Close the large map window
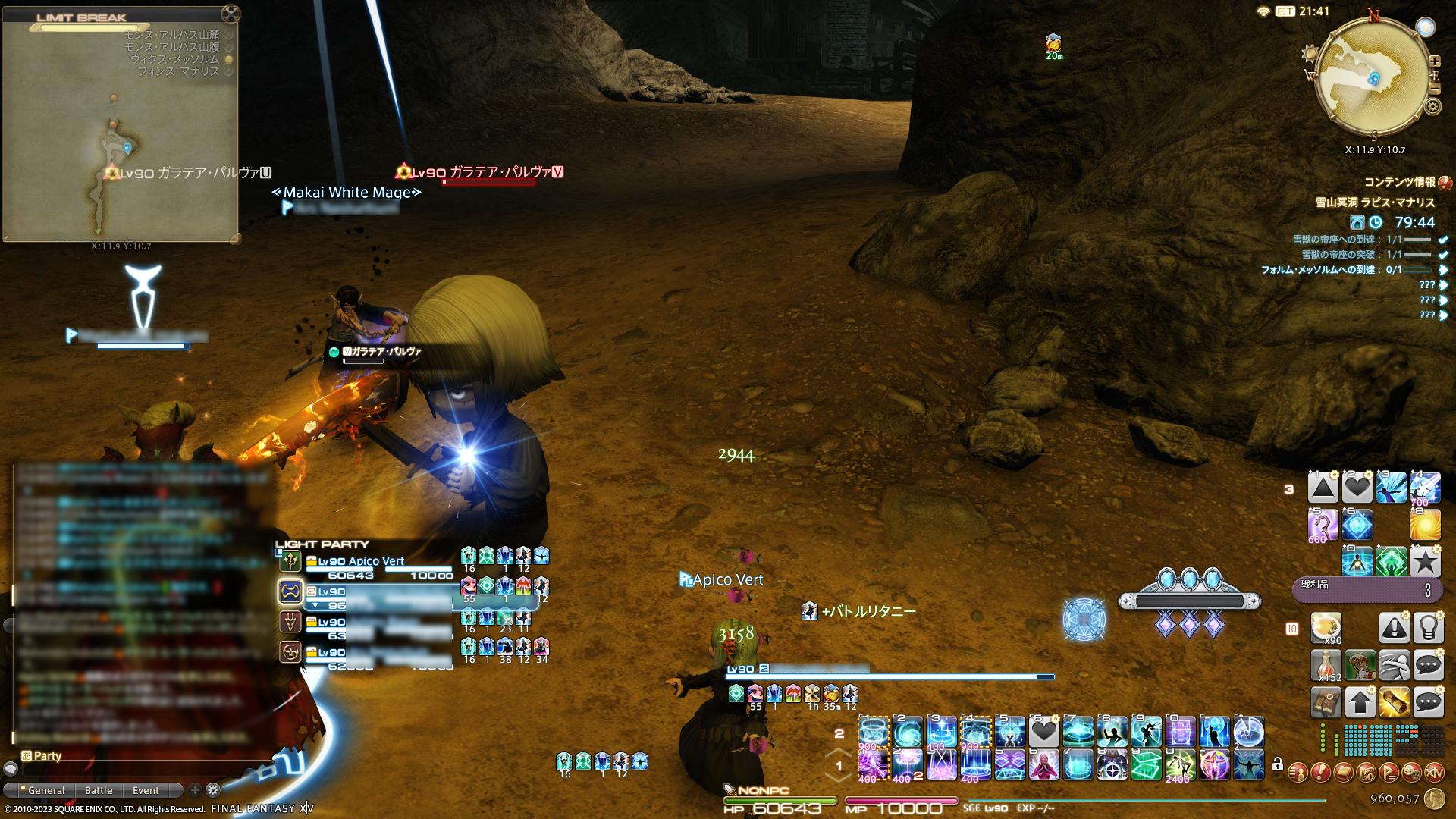 (231, 13)
